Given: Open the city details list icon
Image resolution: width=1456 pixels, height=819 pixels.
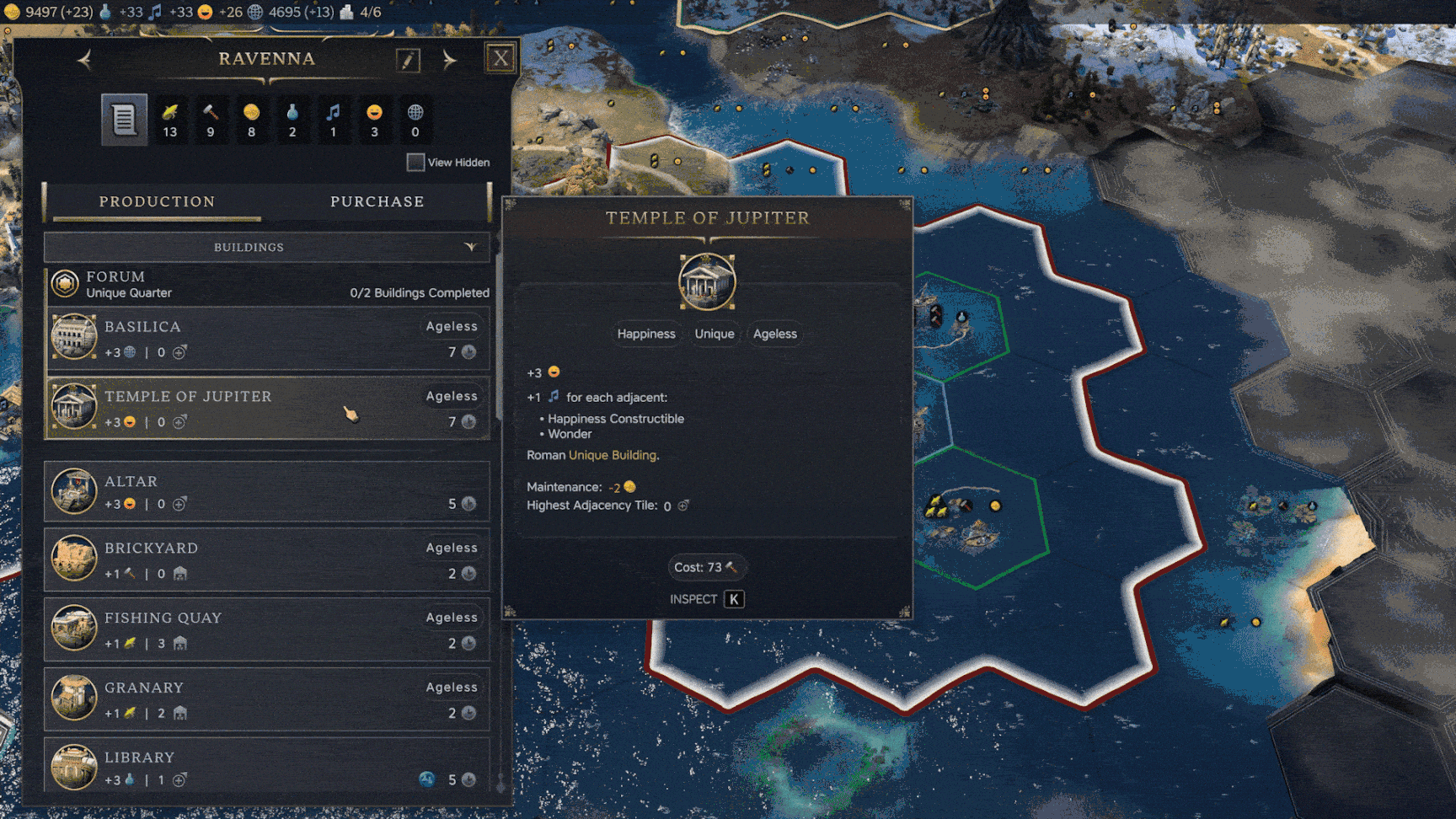Looking at the screenshot, I should 124,120.
